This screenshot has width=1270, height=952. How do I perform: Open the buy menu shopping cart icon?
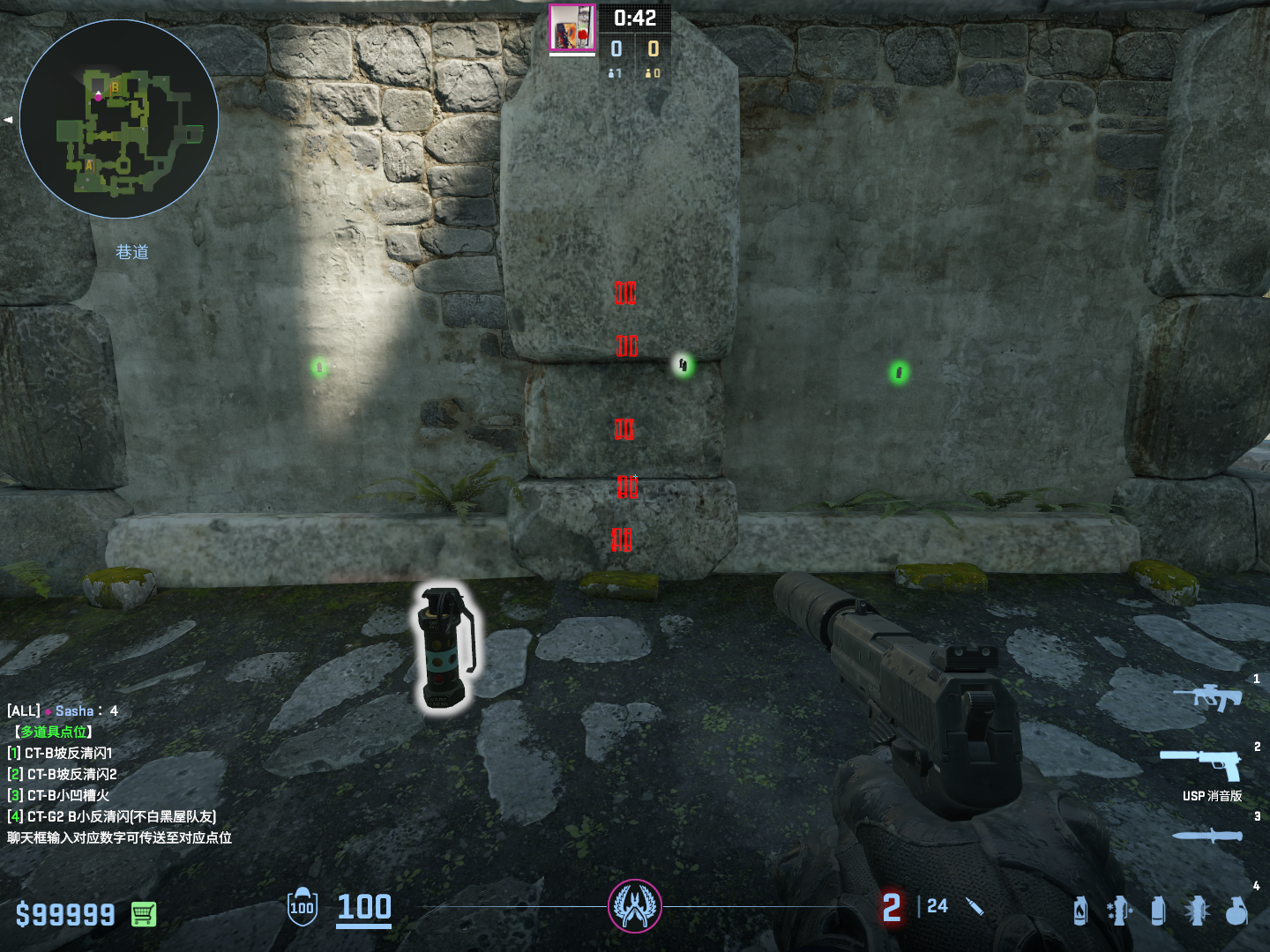click(x=144, y=914)
